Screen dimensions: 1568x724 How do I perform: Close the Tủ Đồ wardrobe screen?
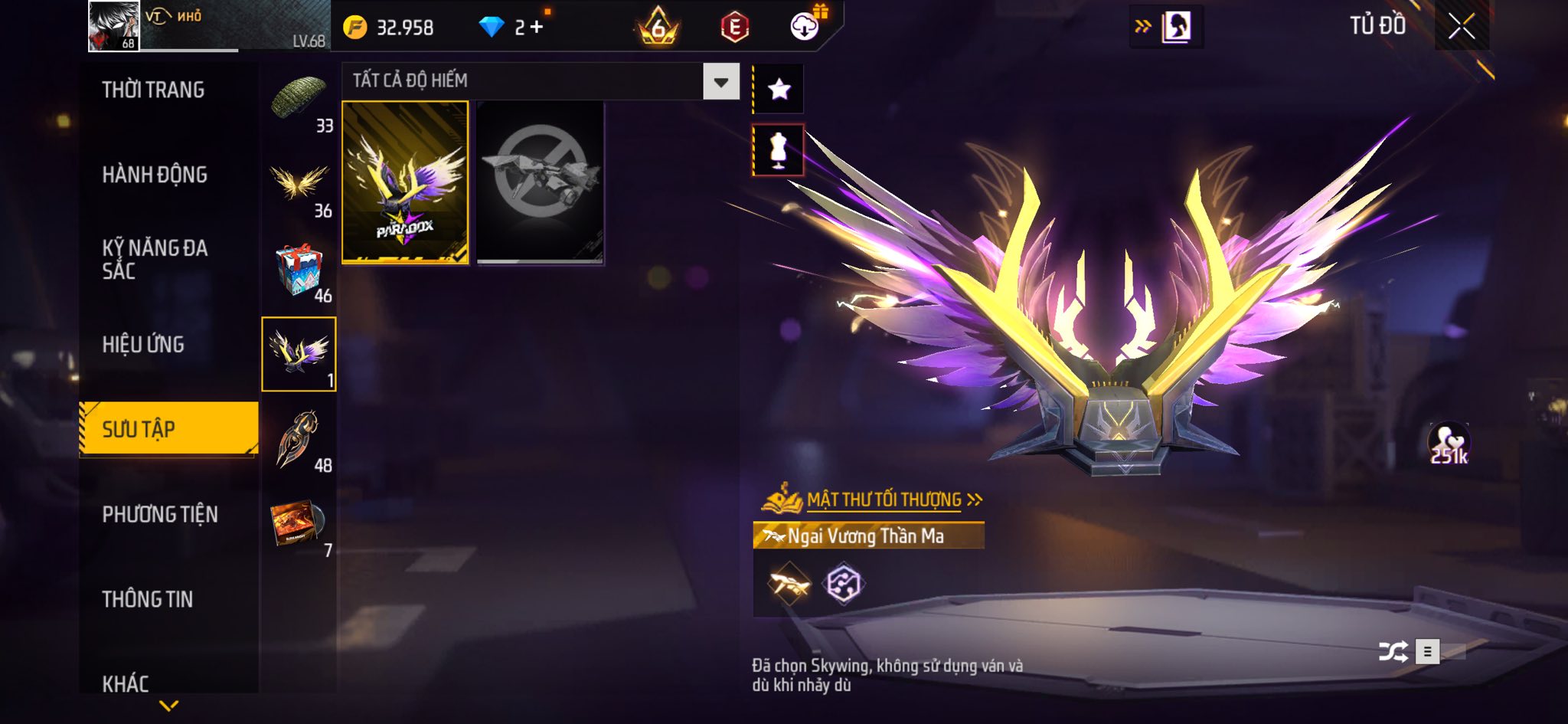pyautogui.click(x=1462, y=27)
